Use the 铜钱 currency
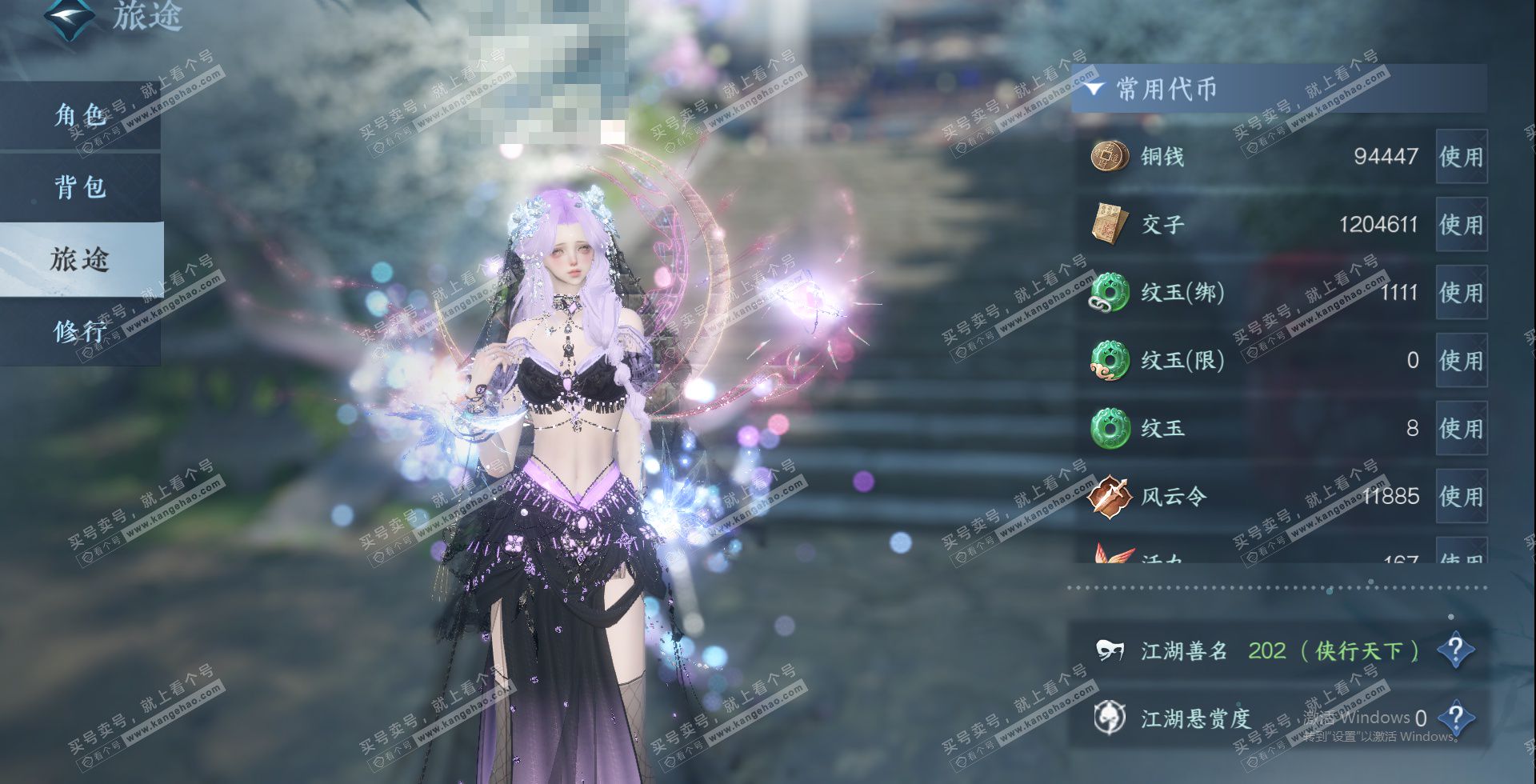Image resolution: width=1536 pixels, height=784 pixels. pos(1461,157)
